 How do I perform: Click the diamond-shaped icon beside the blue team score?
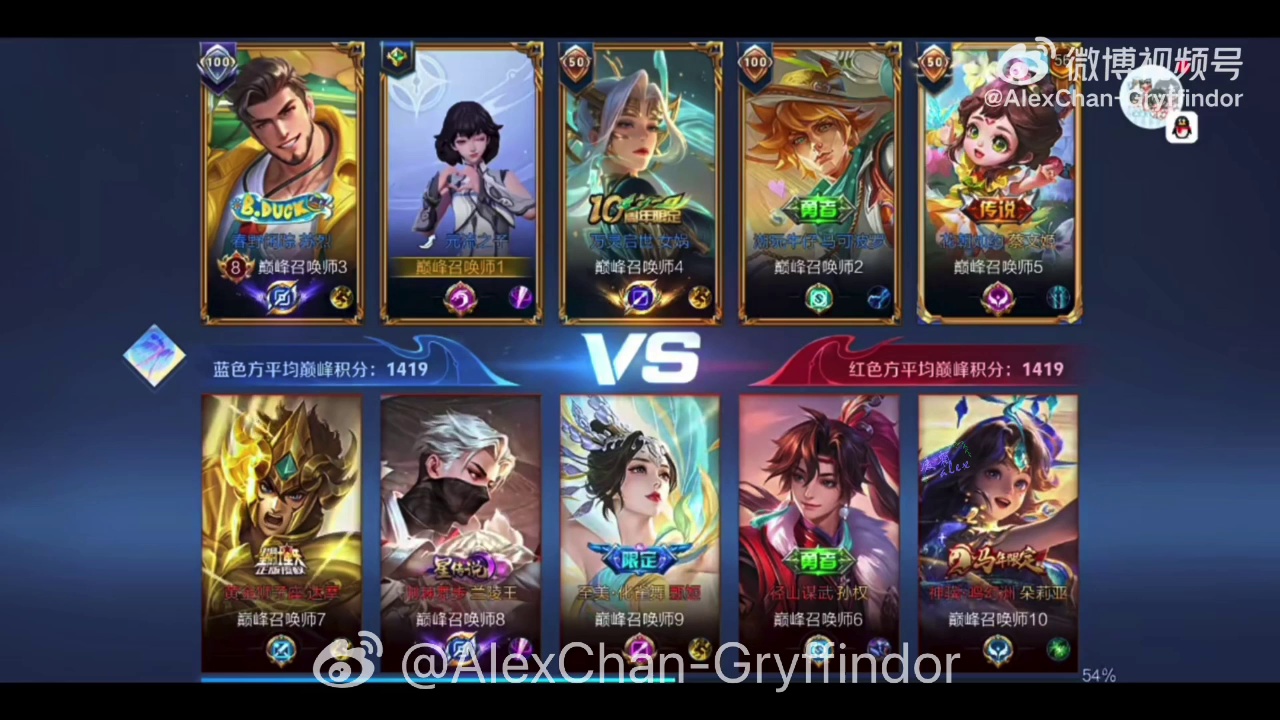click(154, 355)
